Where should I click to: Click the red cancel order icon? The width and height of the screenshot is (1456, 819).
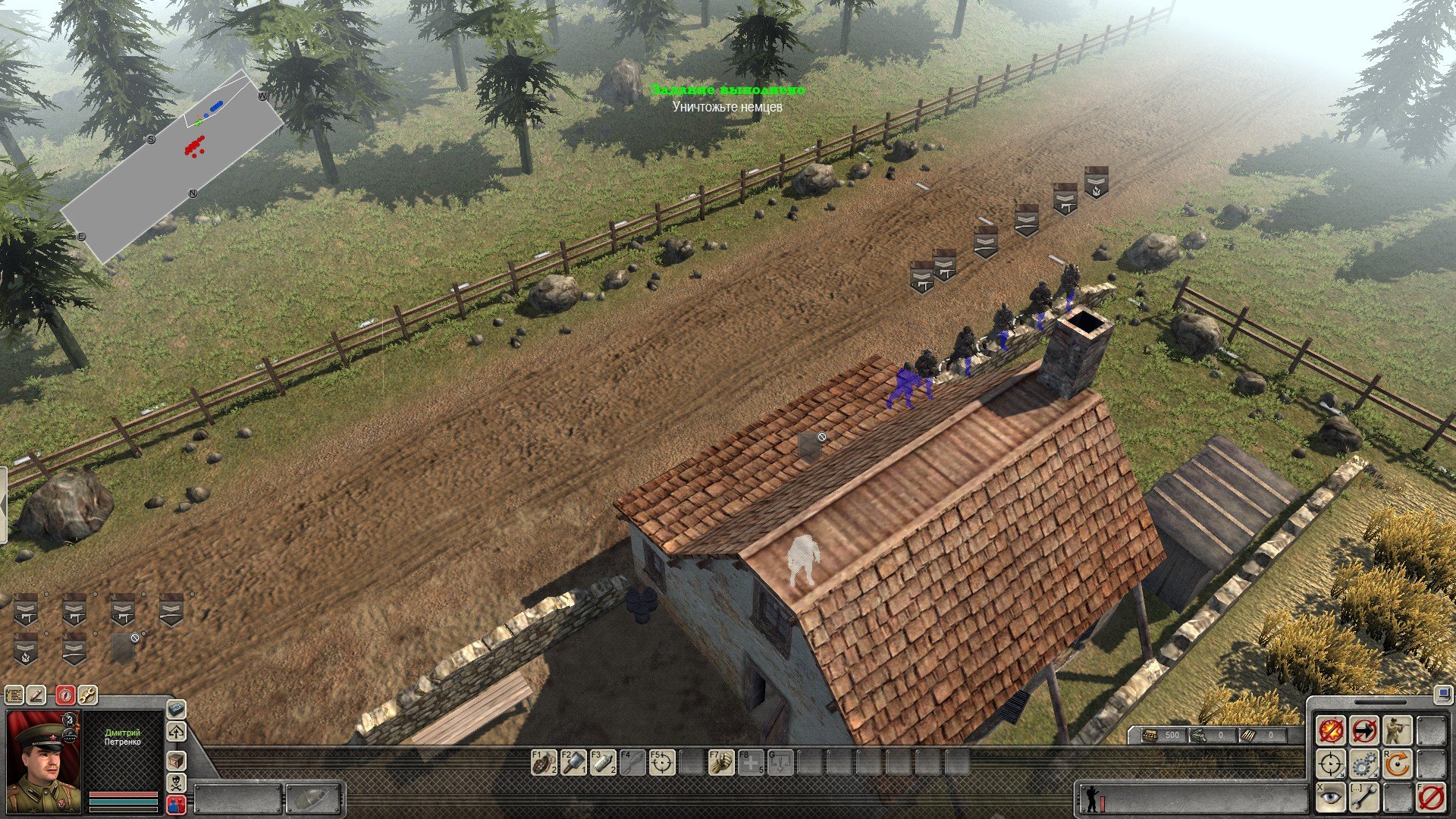coord(1431,798)
